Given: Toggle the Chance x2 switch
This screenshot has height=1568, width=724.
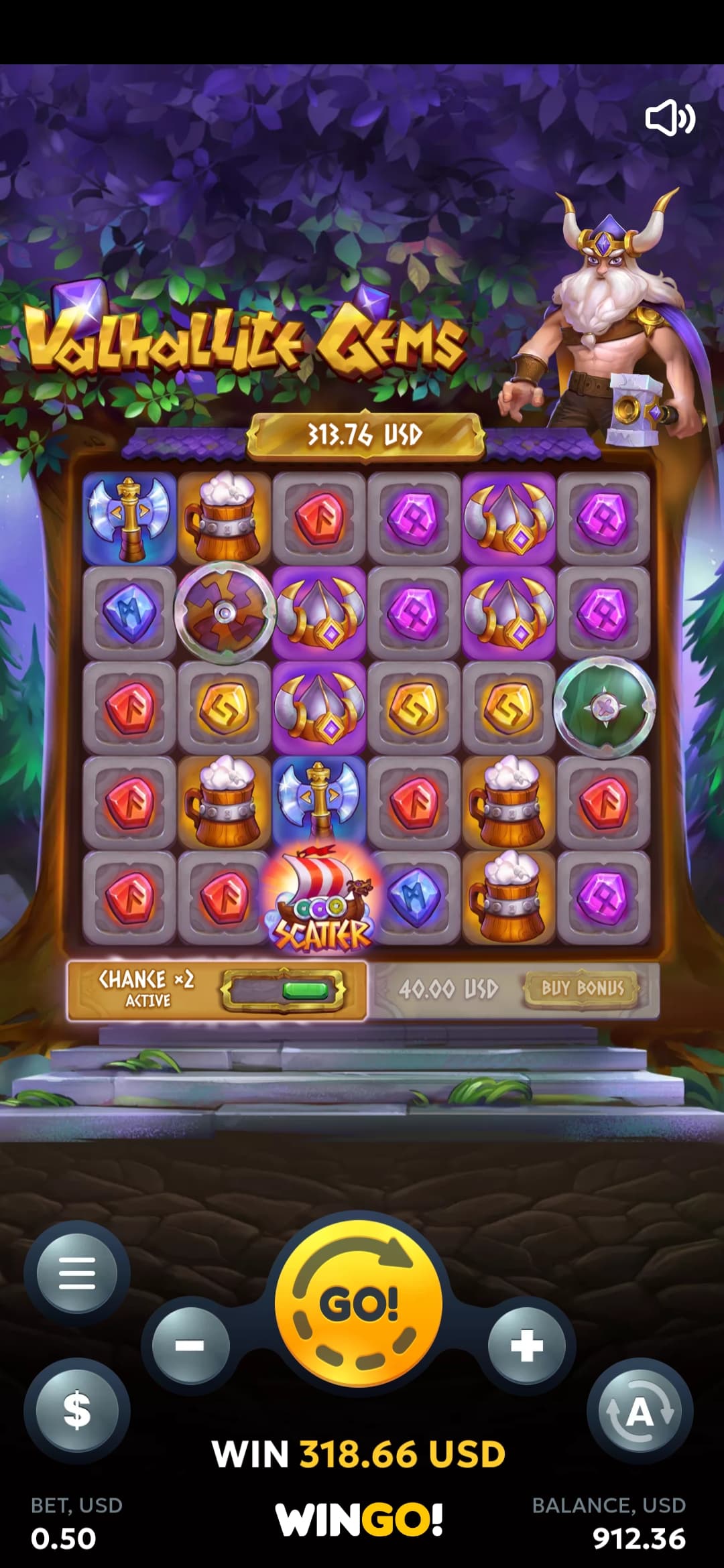Looking at the screenshot, I should click(x=284, y=990).
